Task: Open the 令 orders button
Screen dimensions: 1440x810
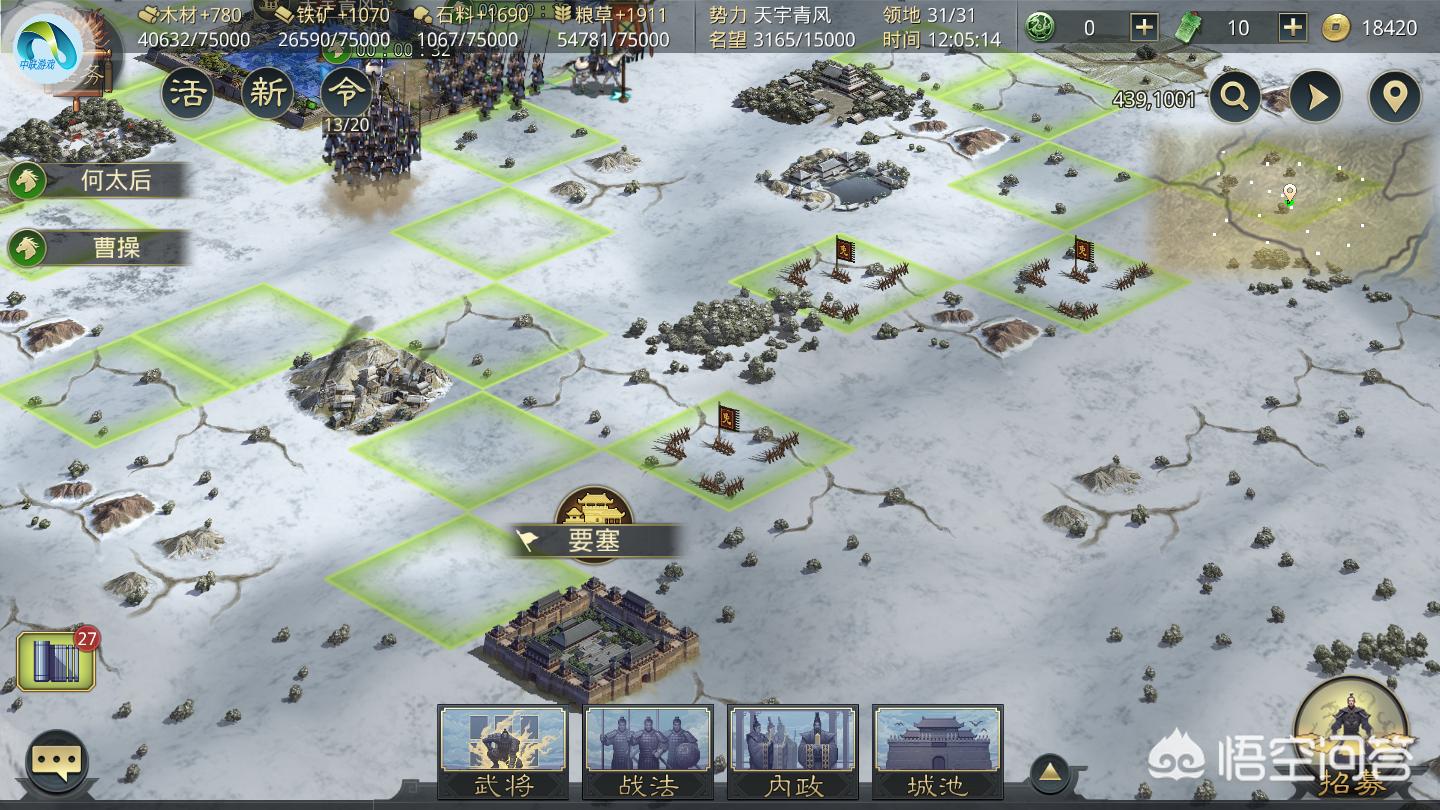Action: tap(347, 93)
